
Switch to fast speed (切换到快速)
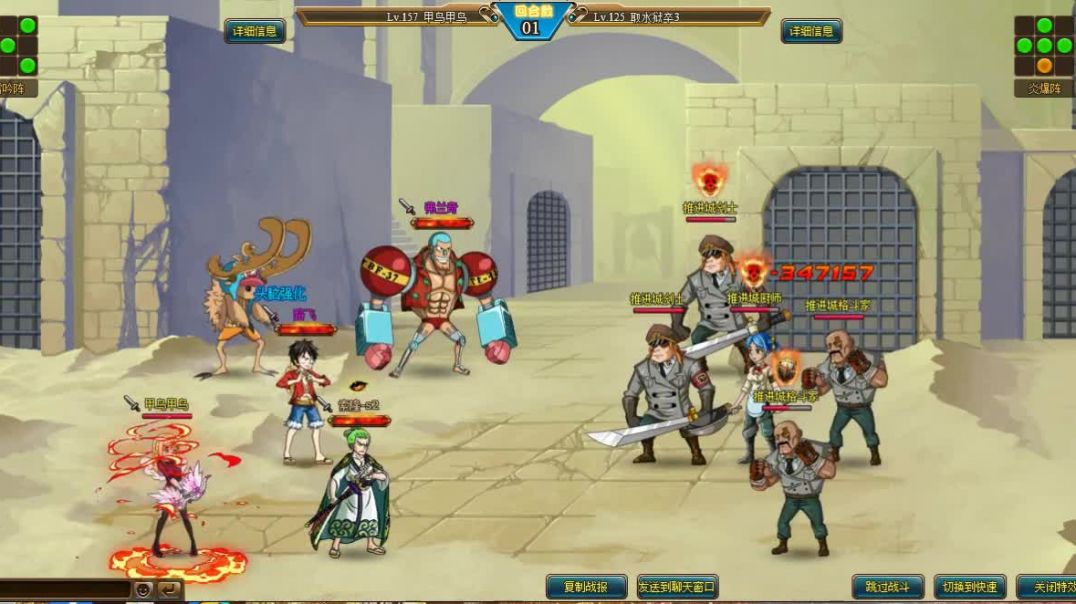coord(969,587)
